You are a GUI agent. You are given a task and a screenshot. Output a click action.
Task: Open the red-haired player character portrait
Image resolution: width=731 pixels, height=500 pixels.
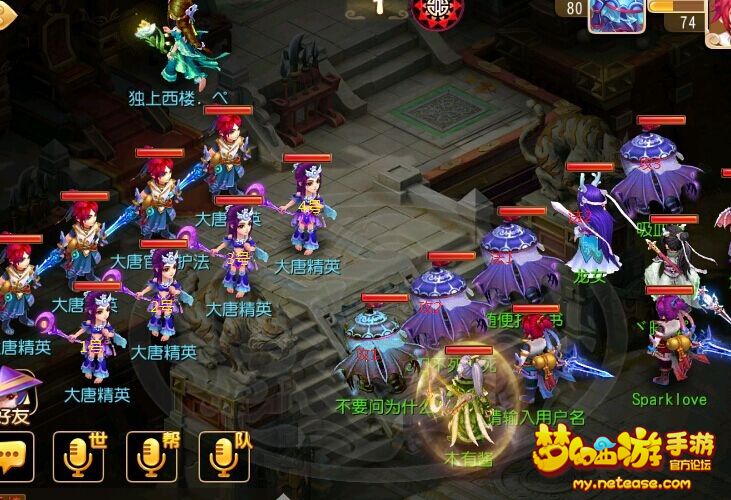pos(720,20)
